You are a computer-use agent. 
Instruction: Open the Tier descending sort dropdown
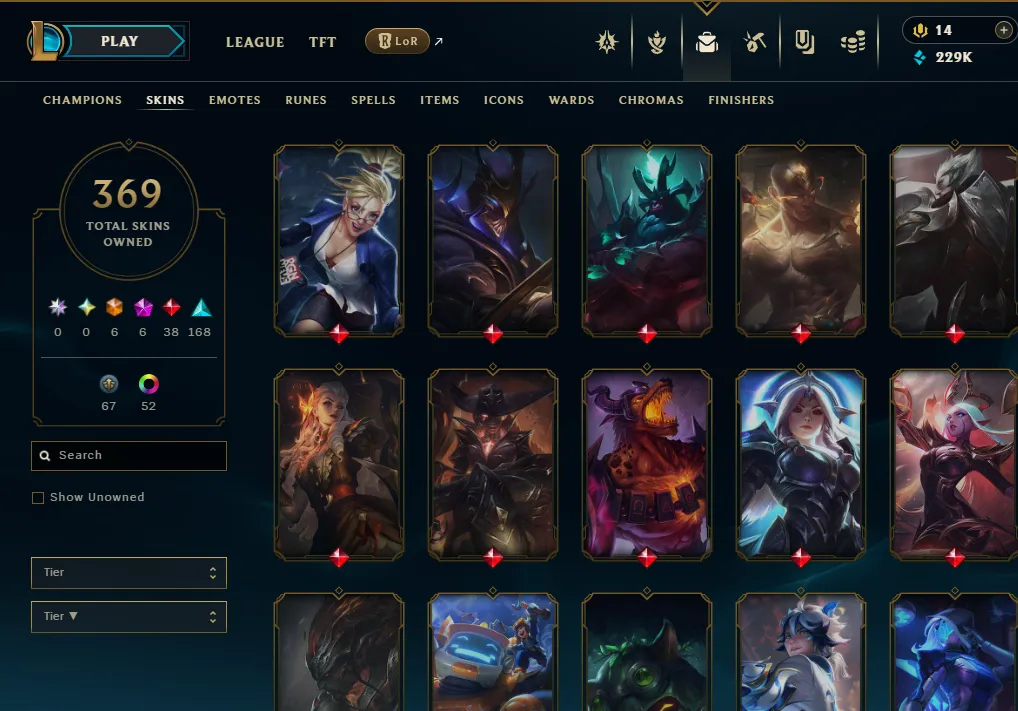129,617
